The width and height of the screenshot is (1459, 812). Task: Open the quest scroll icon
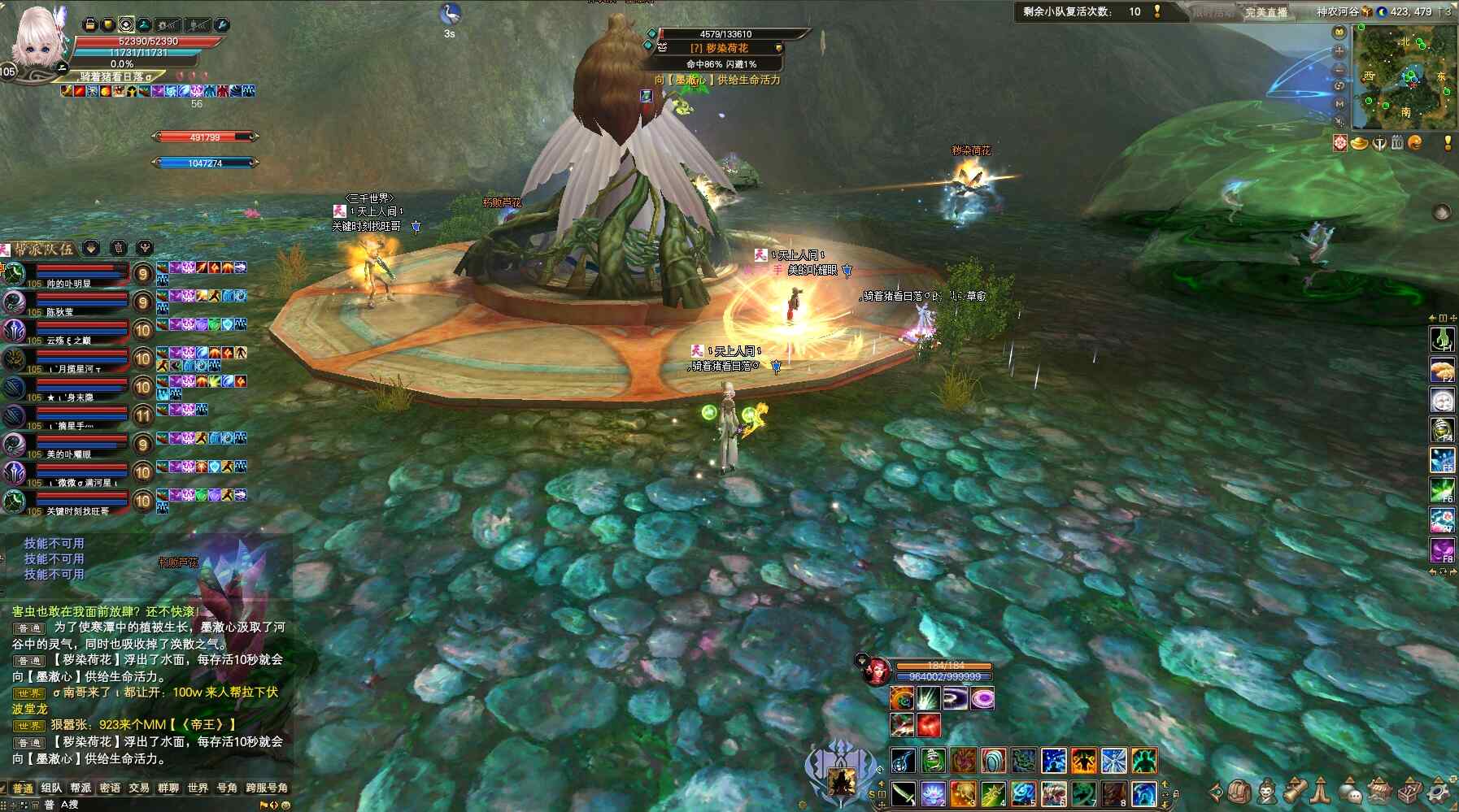[1295, 790]
